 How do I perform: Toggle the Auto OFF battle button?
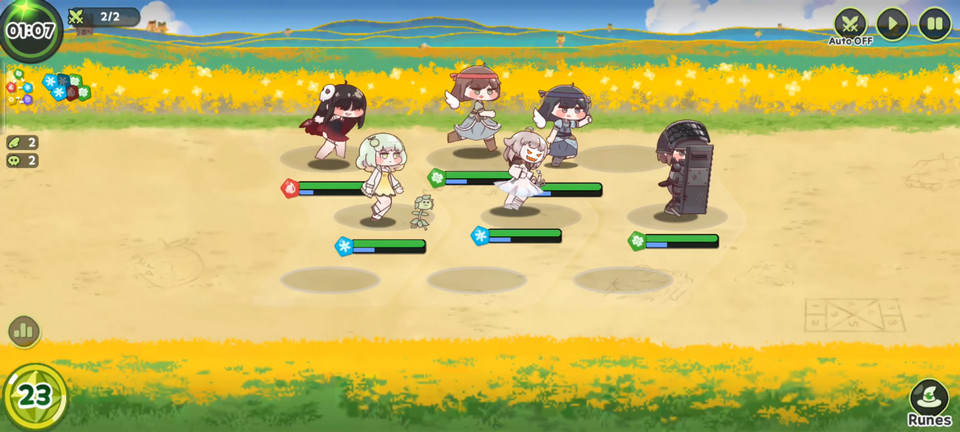pyautogui.click(x=850, y=23)
